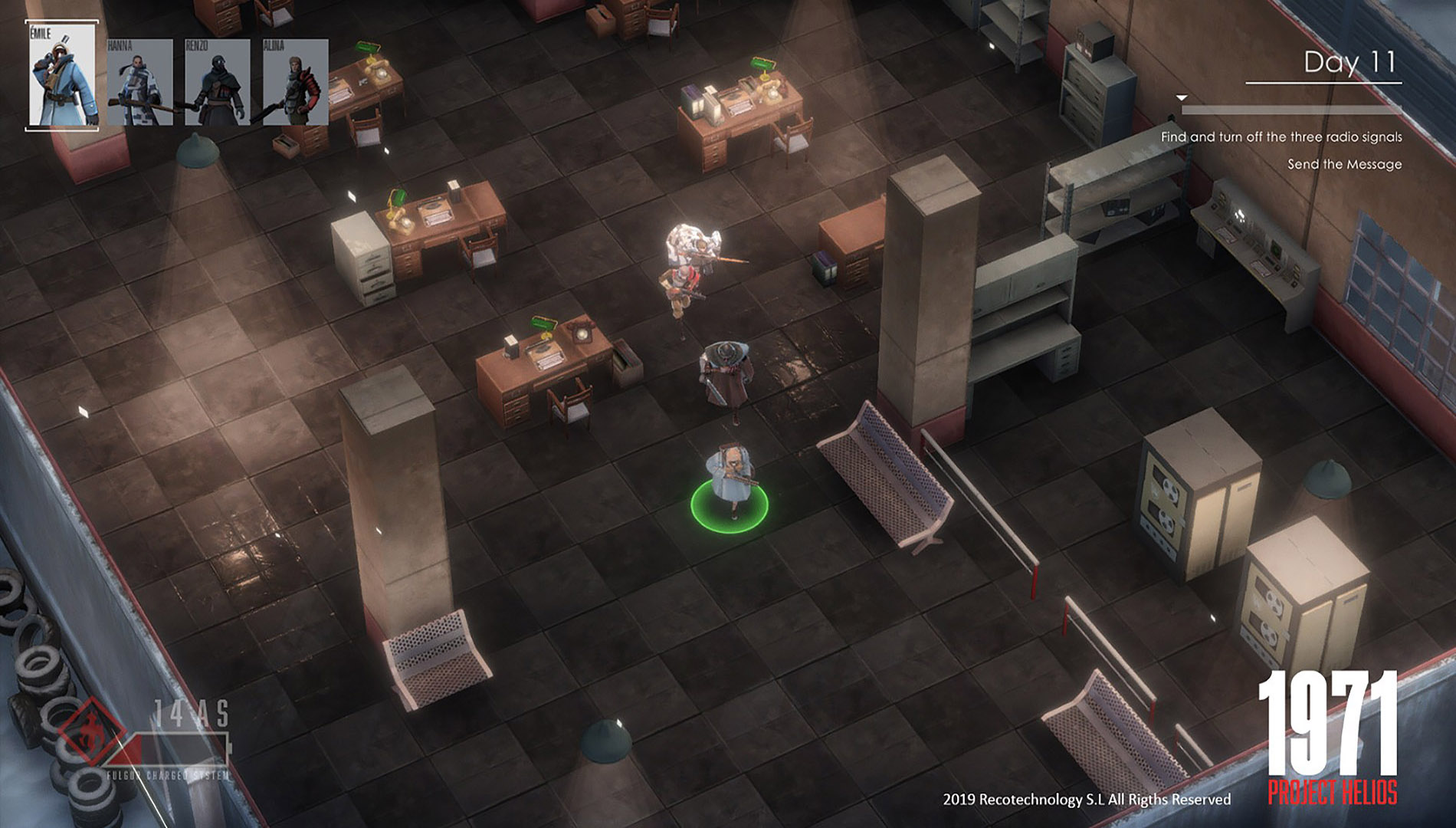Screen dimensions: 1456x828
Task: Select Hanna's character portrait
Action: click(x=139, y=83)
